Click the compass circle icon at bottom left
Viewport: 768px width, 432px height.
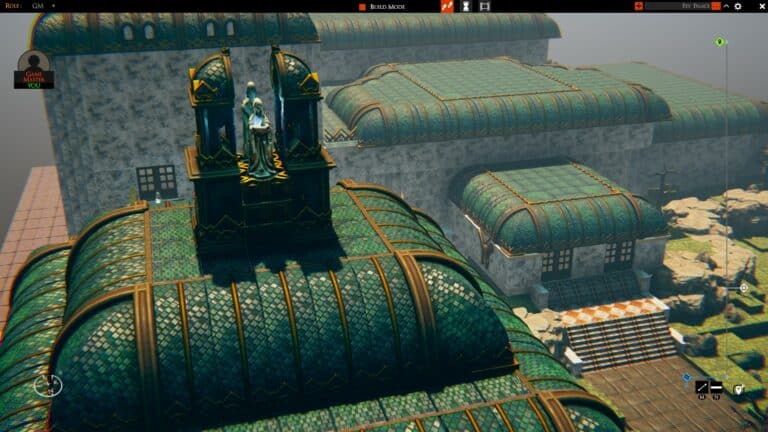(47, 384)
